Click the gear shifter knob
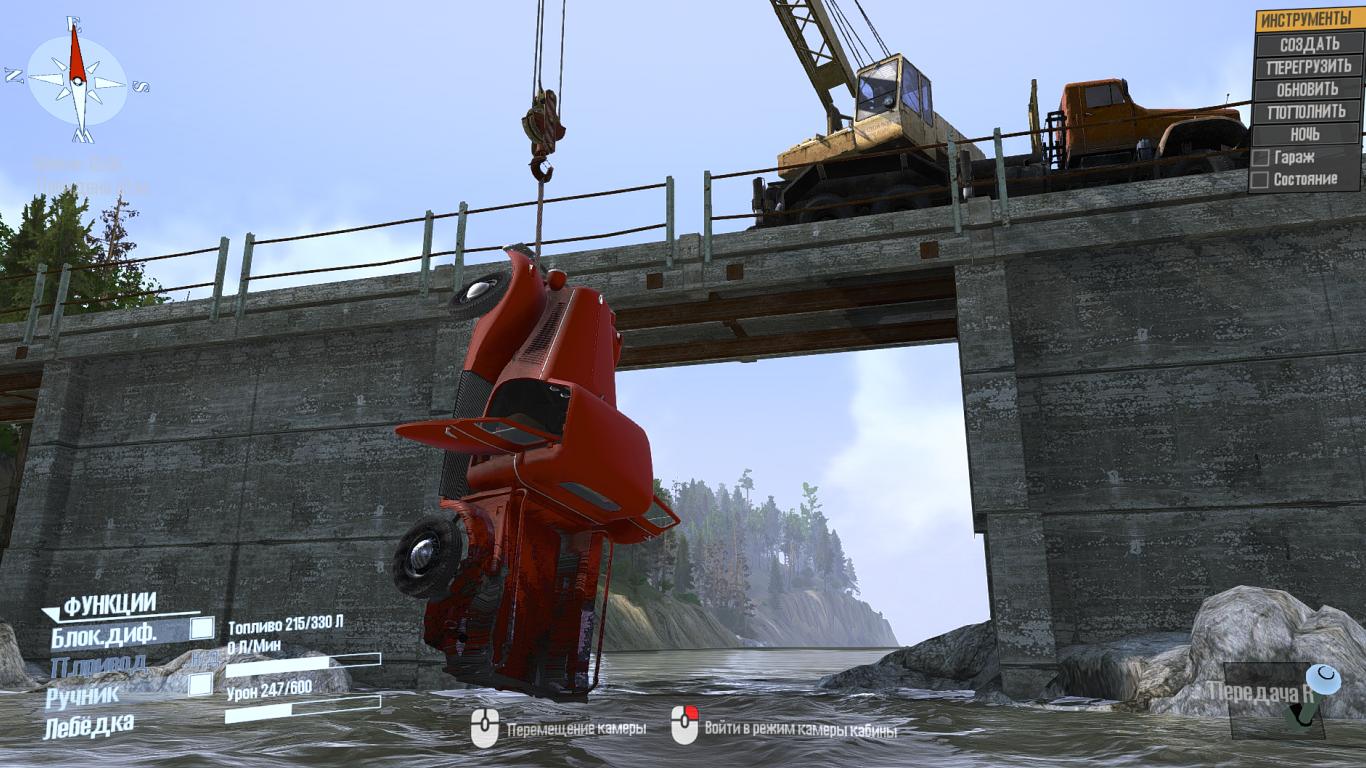 [x=1323, y=680]
